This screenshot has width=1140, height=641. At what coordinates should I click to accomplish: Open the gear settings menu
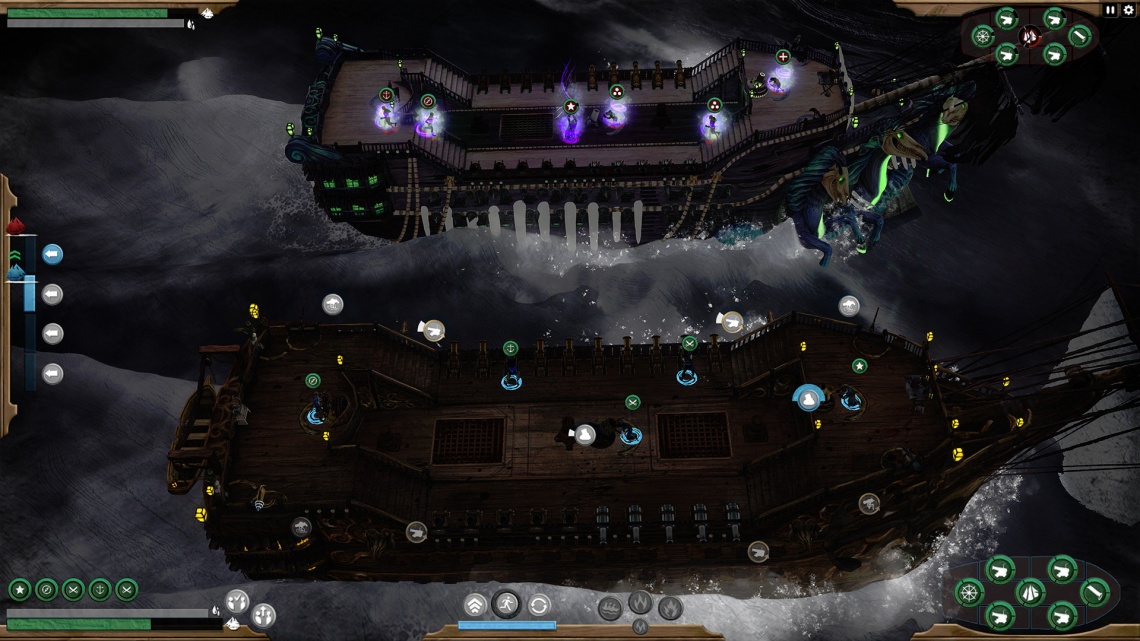pyautogui.click(x=1129, y=10)
